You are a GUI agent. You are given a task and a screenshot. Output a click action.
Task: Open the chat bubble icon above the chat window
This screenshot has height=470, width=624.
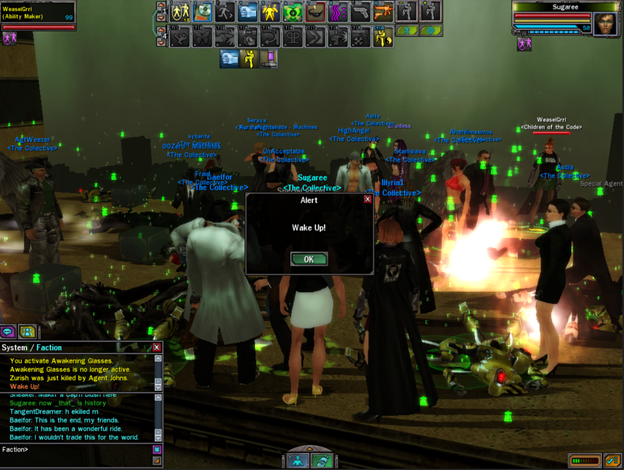9,331
